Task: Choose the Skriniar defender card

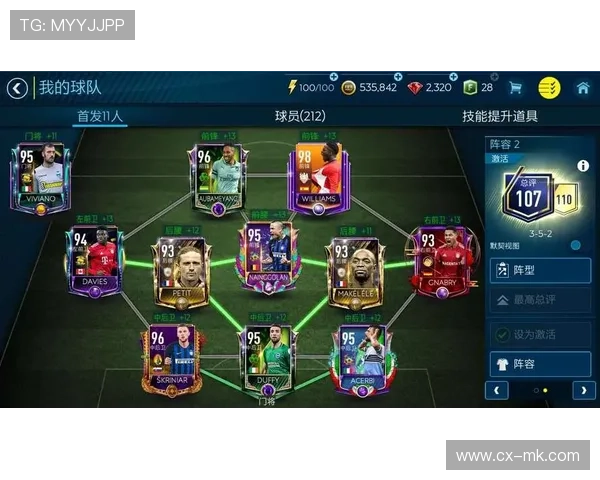Action: (x=170, y=360)
